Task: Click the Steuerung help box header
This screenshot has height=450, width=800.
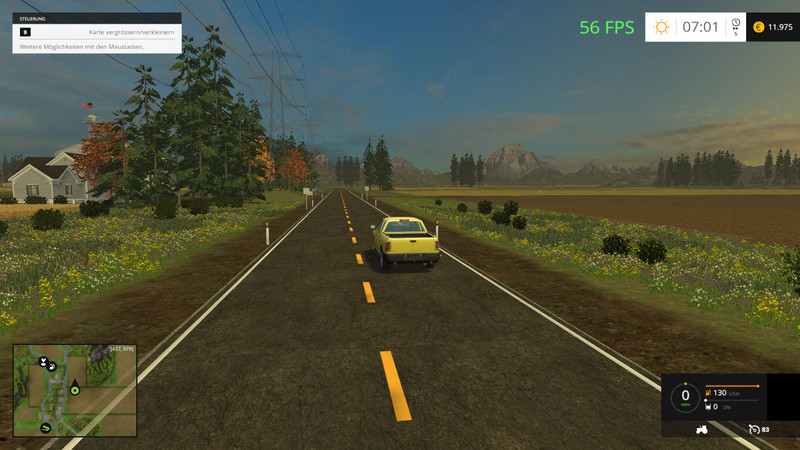Action: pyautogui.click(x=96, y=18)
